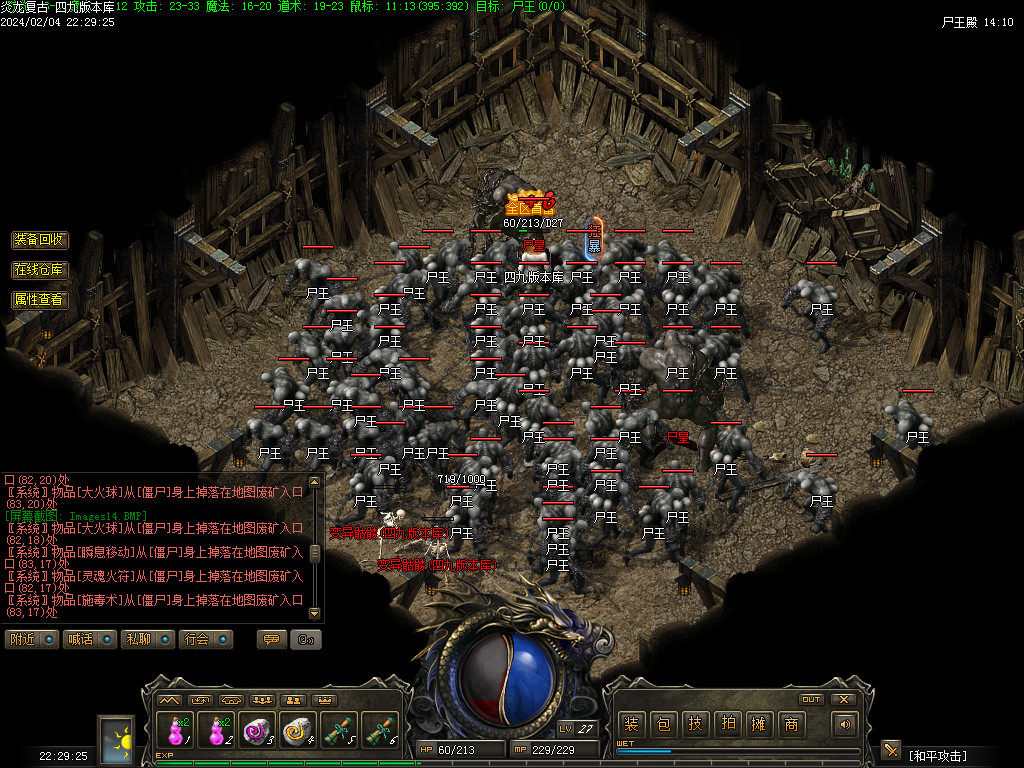Click the speech bubble chat button

[x=271, y=639]
